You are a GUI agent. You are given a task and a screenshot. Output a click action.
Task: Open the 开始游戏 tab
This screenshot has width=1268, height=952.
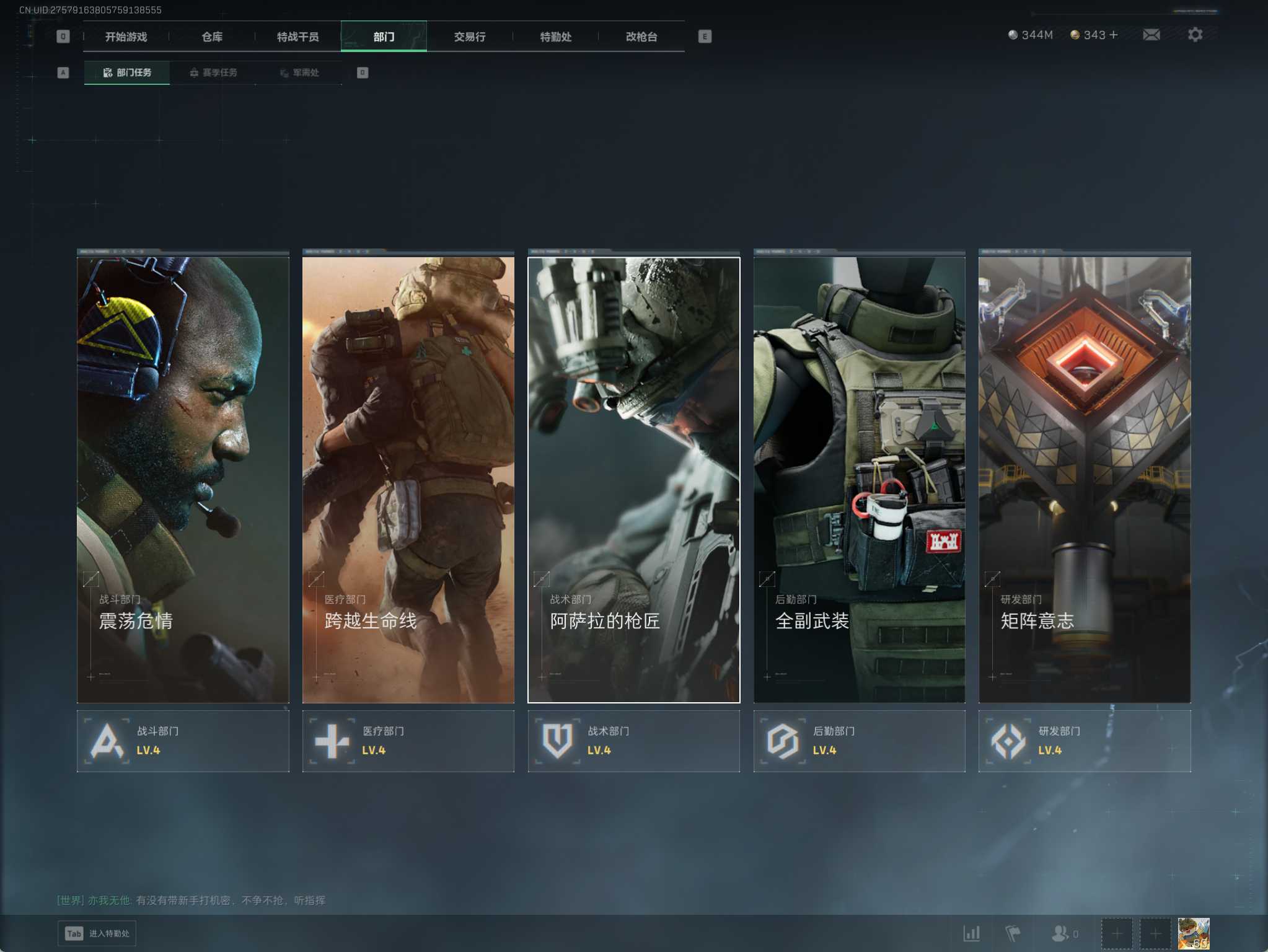(x=126, y=37)
